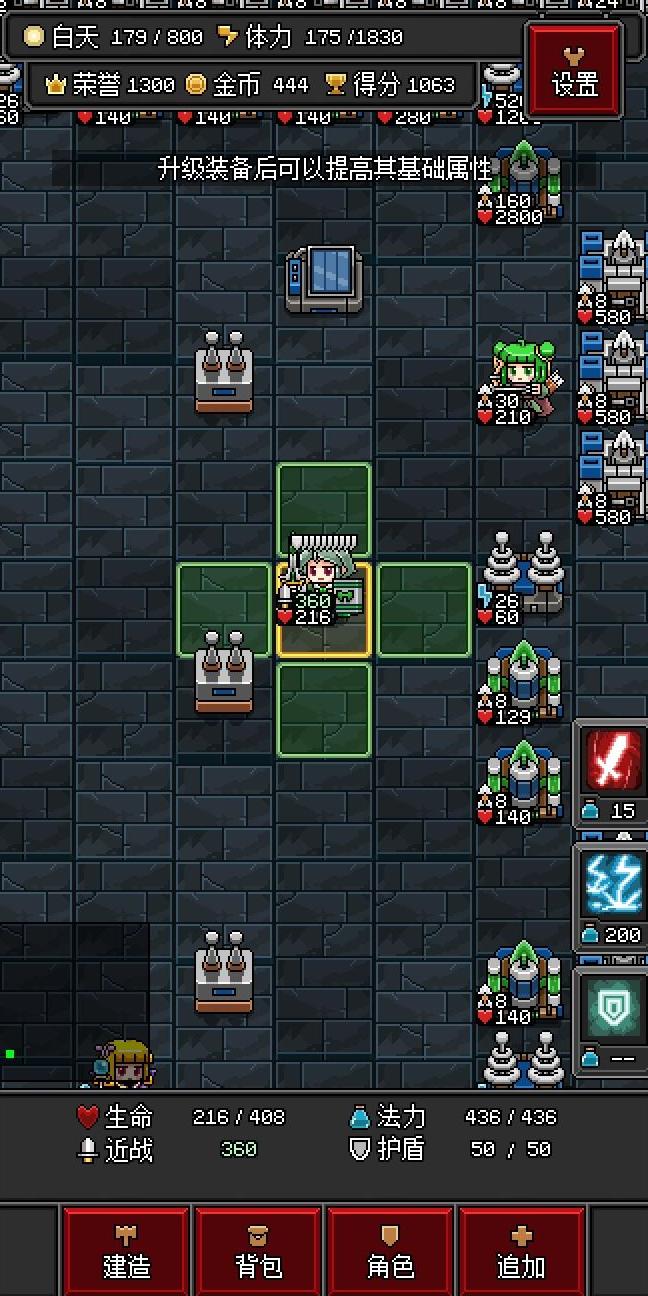Open the 背包 backpack

[x=258, y=1252]
